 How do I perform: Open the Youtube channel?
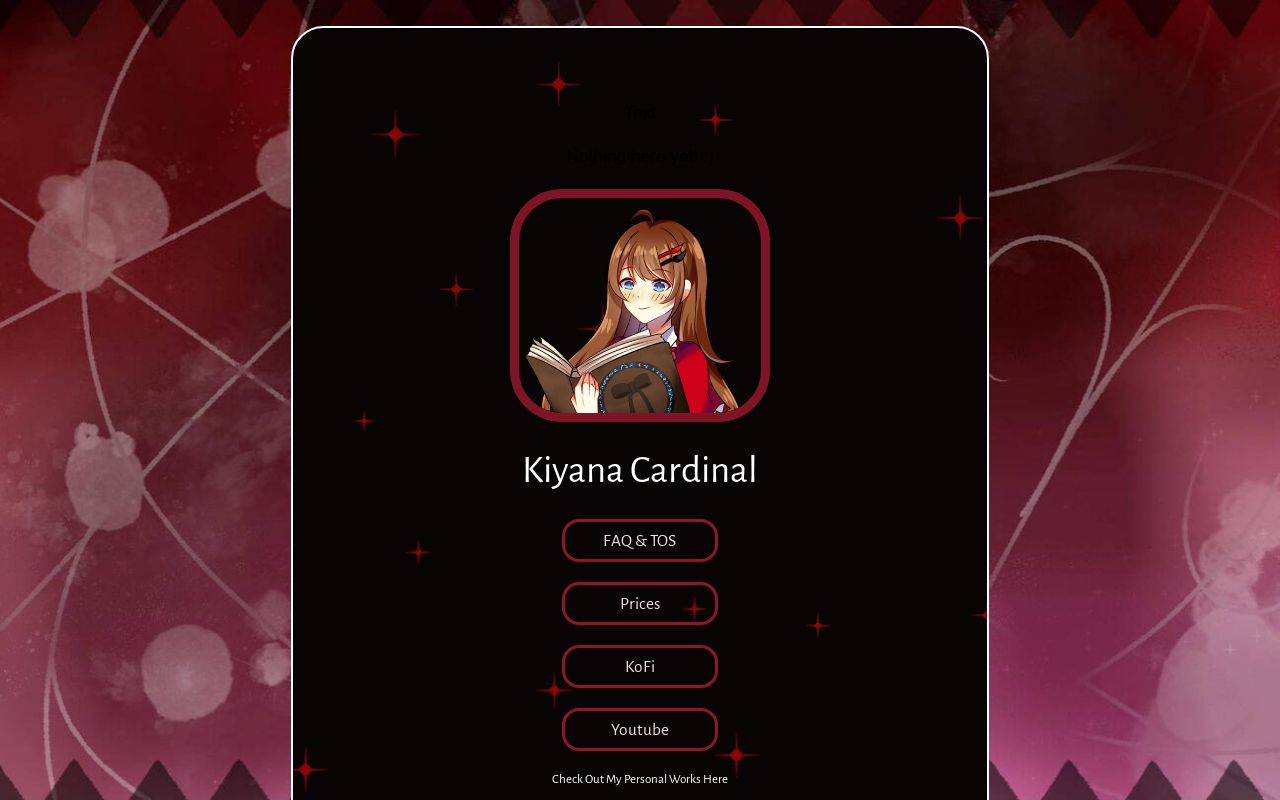point(640,729)
